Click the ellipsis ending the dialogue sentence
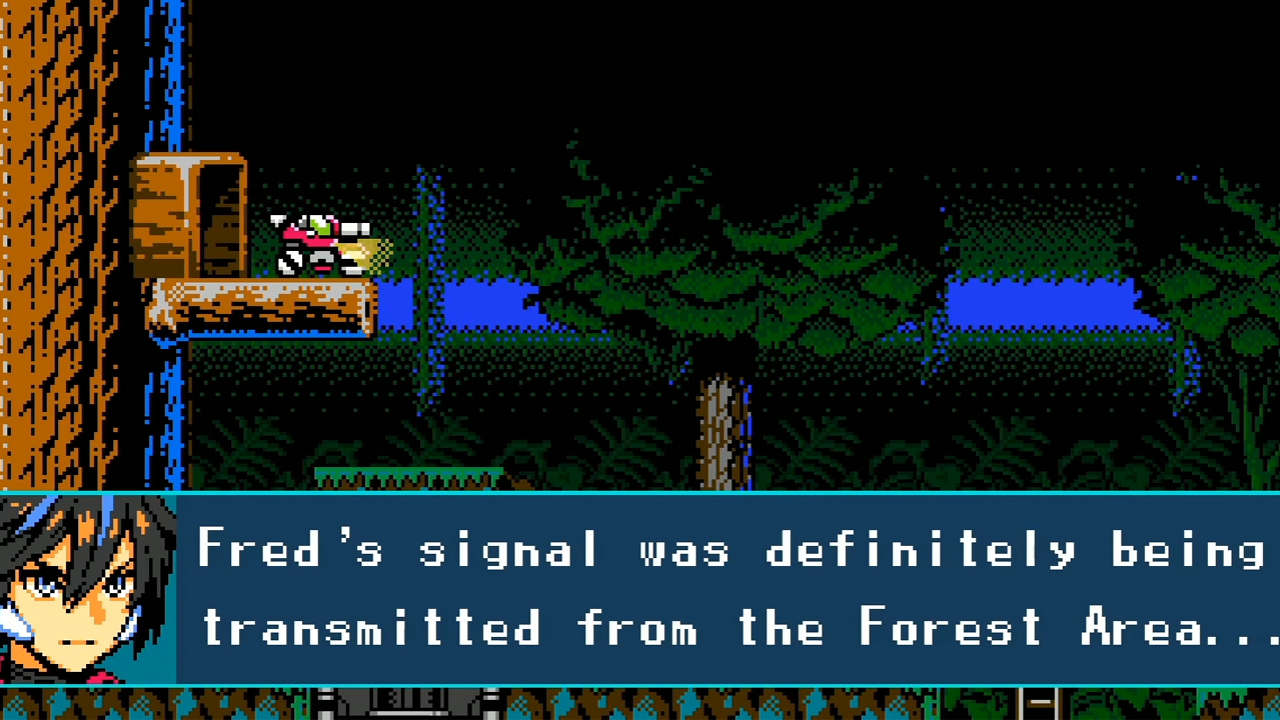 (1240, 640)
